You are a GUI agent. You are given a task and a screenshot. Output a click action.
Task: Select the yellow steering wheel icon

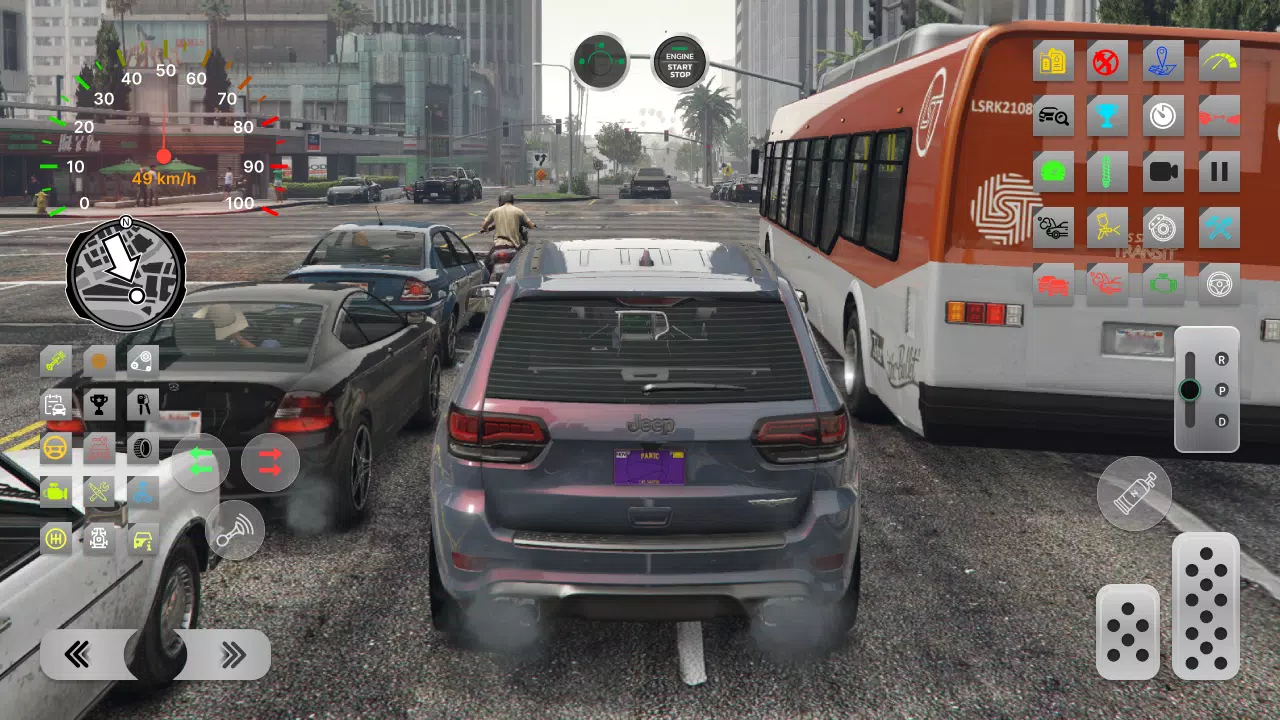pyautogui.click(x=57, y=447)
